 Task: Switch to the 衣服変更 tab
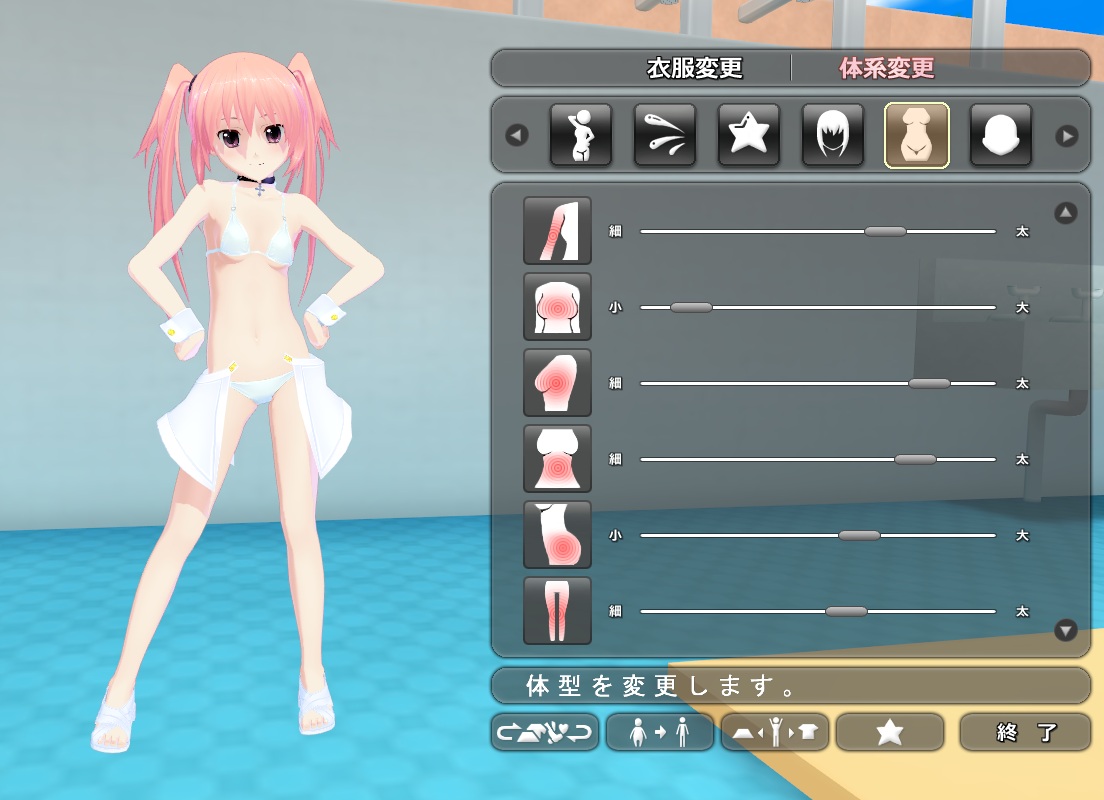(694, 69)
